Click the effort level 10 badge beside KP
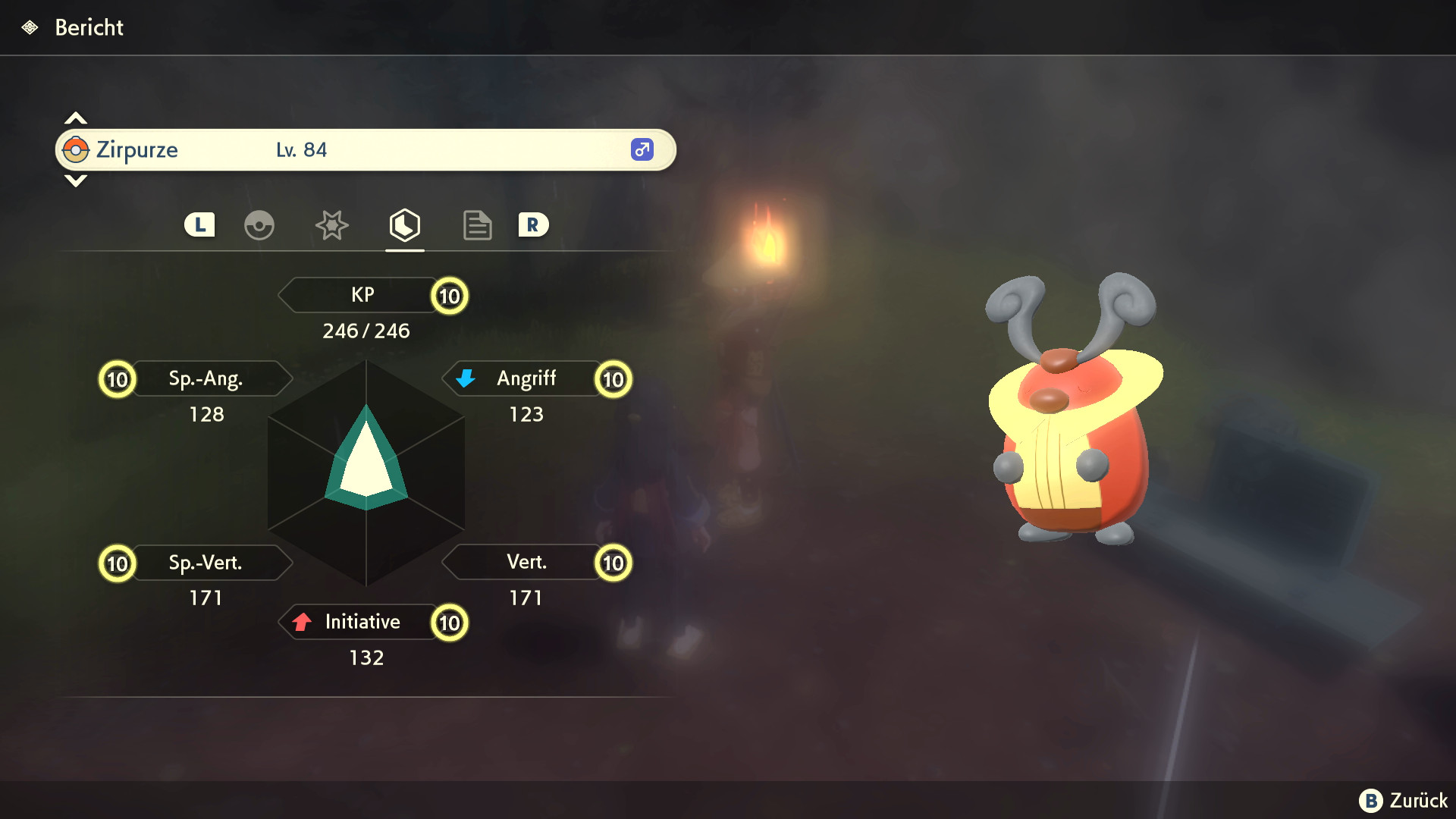The image size is (1456, 819). (x=450, y=296)
